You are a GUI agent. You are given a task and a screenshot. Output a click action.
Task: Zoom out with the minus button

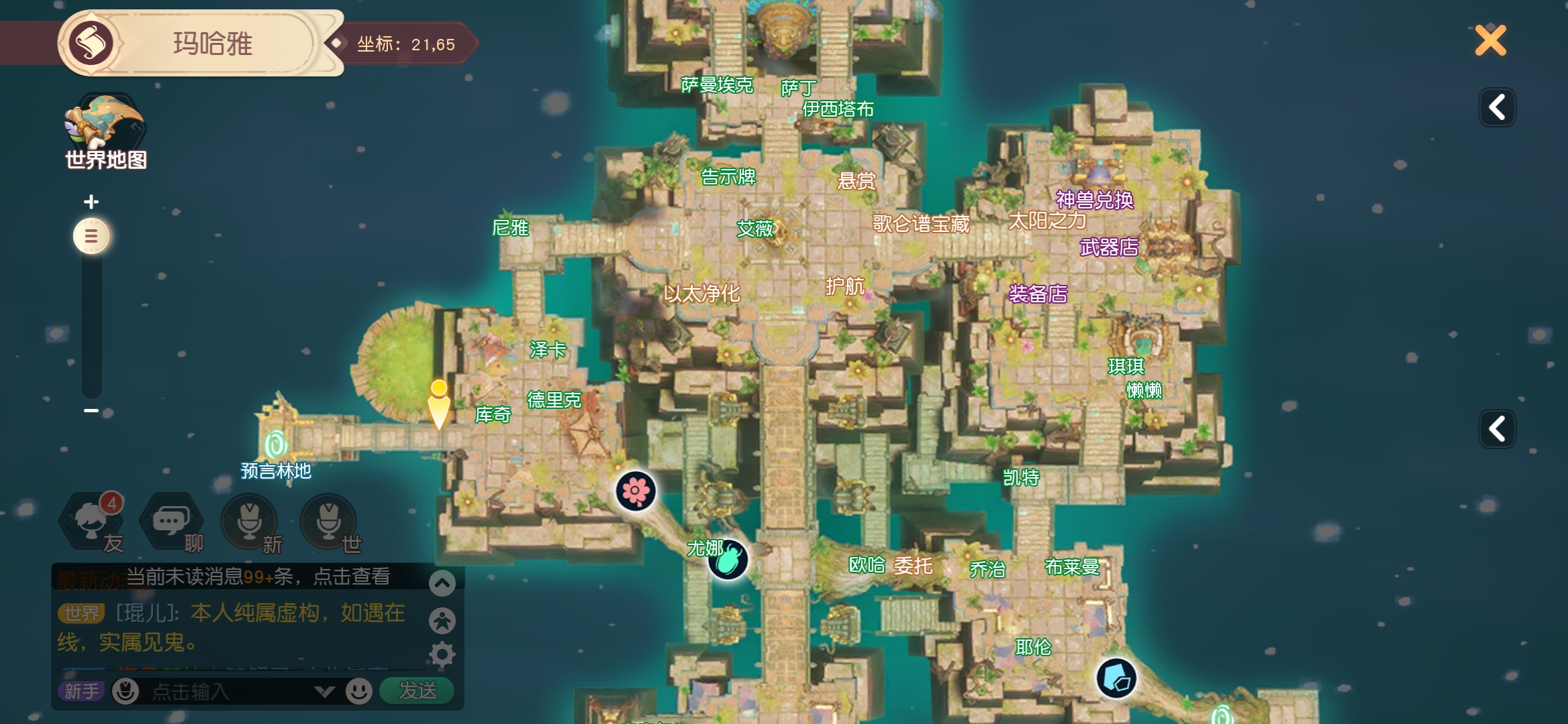[x=91, y=410]
